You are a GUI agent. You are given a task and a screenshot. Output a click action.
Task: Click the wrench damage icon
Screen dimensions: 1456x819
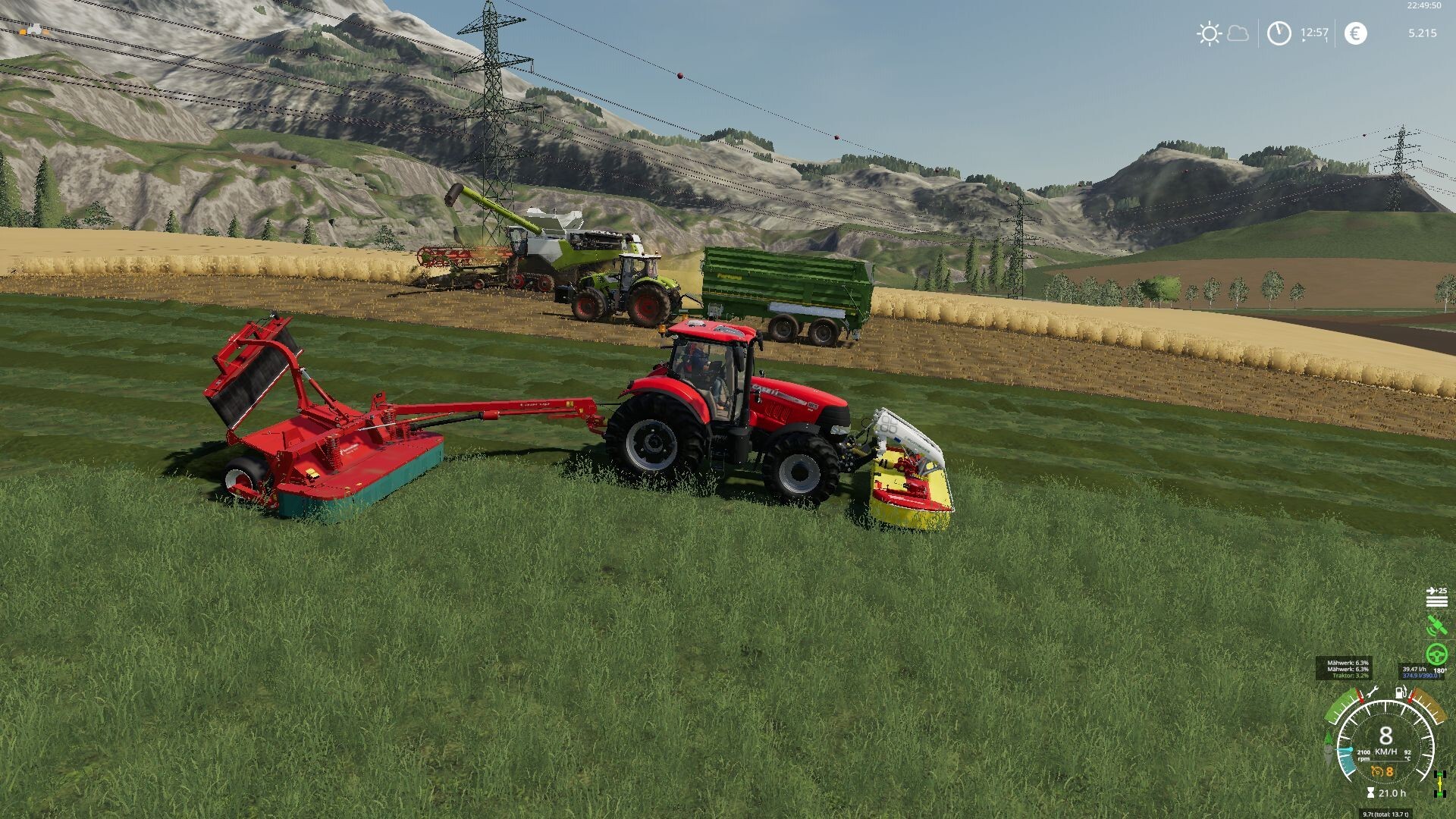tap(1371, 692)
